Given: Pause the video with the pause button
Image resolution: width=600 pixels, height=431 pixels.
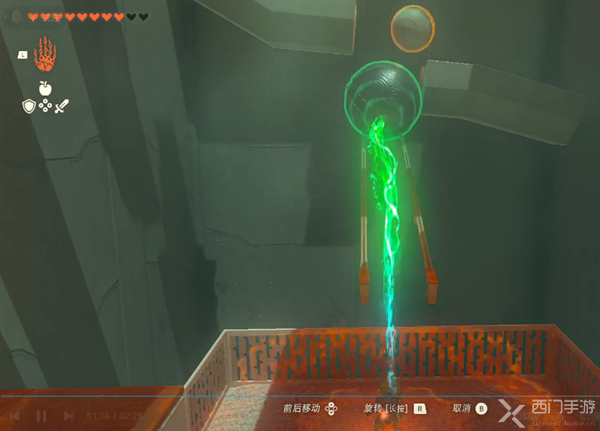Looking at the screenshot, I should pos(42,415).
